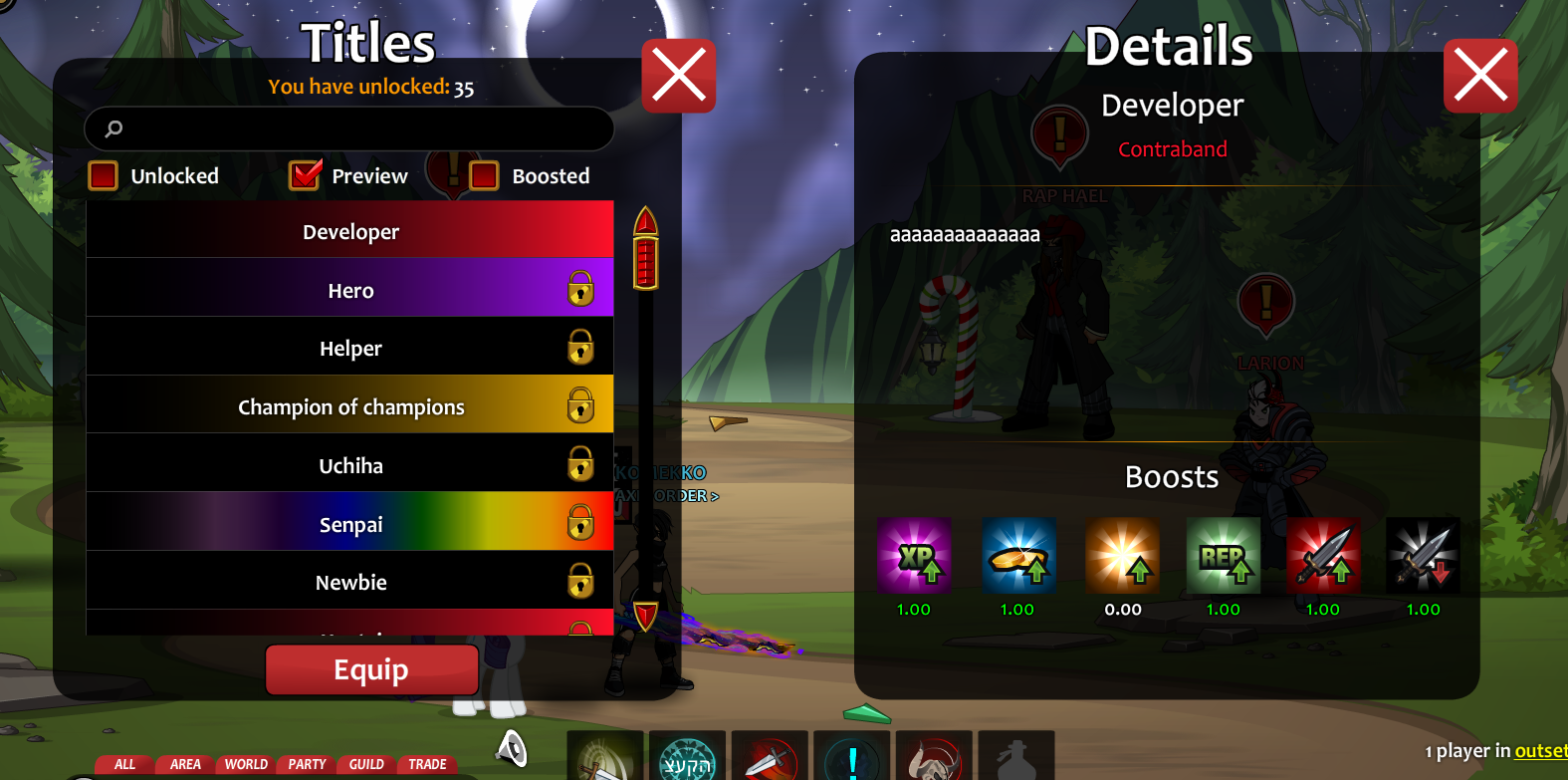The height and width of the screenshot is (780, 1568).
Task: Choose the Helper title
Action: point(350,348)
